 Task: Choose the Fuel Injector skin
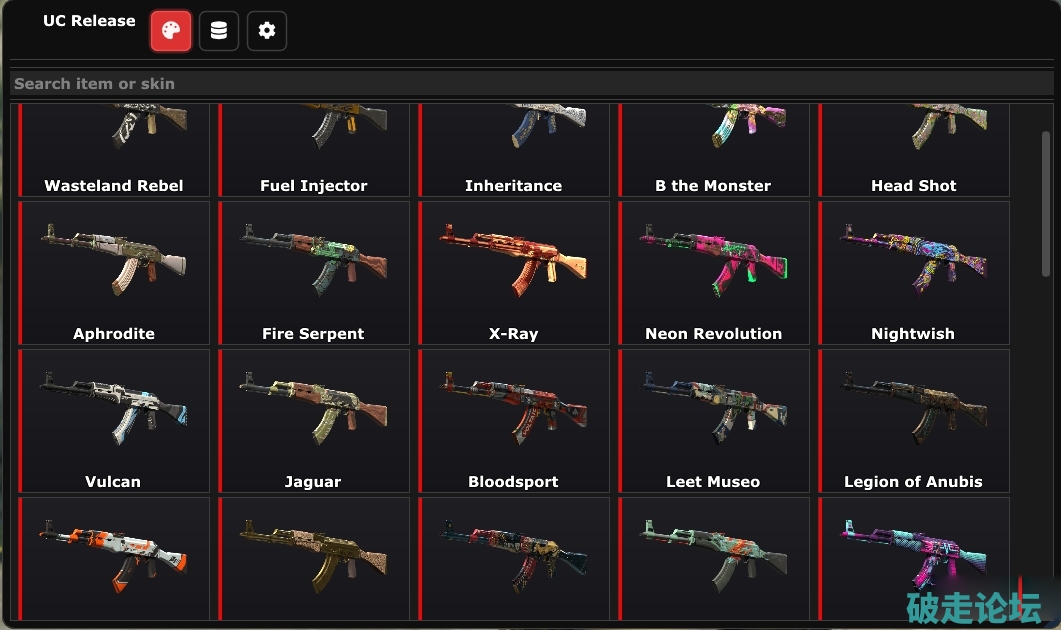click(x=314, y=150)
